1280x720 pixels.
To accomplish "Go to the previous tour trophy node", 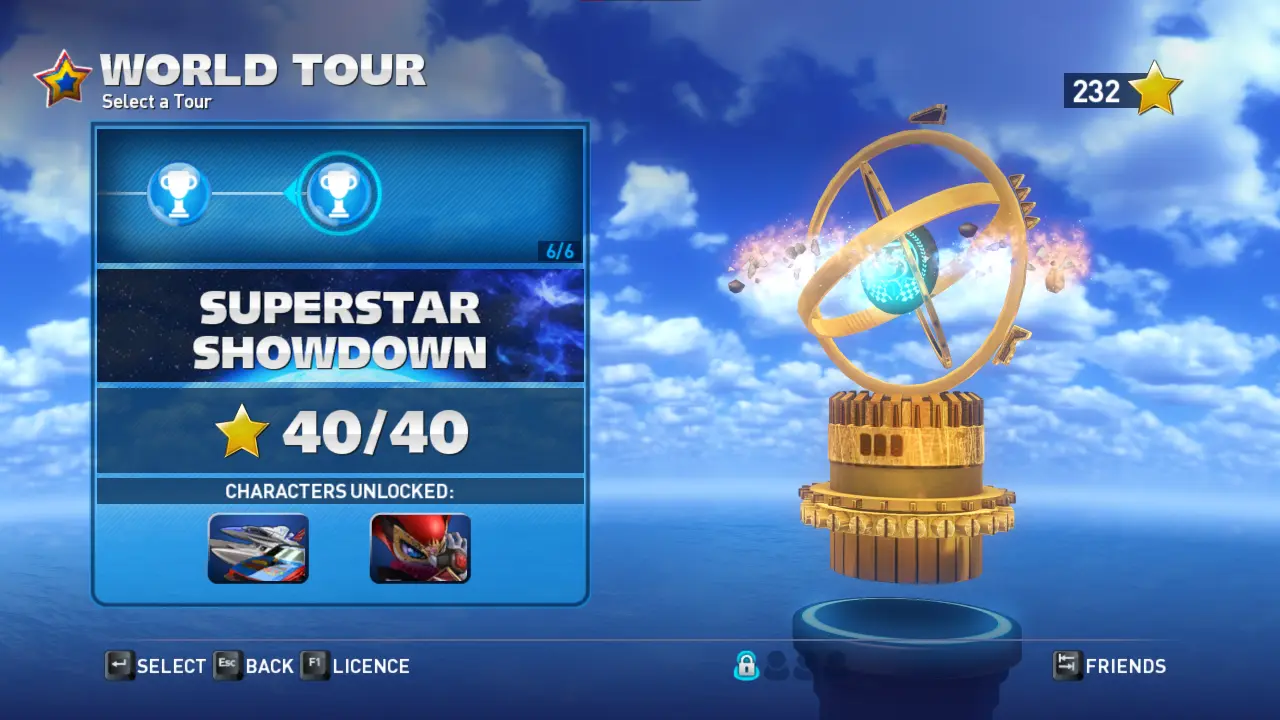I will pyautogui.click(x=178, y=193).
